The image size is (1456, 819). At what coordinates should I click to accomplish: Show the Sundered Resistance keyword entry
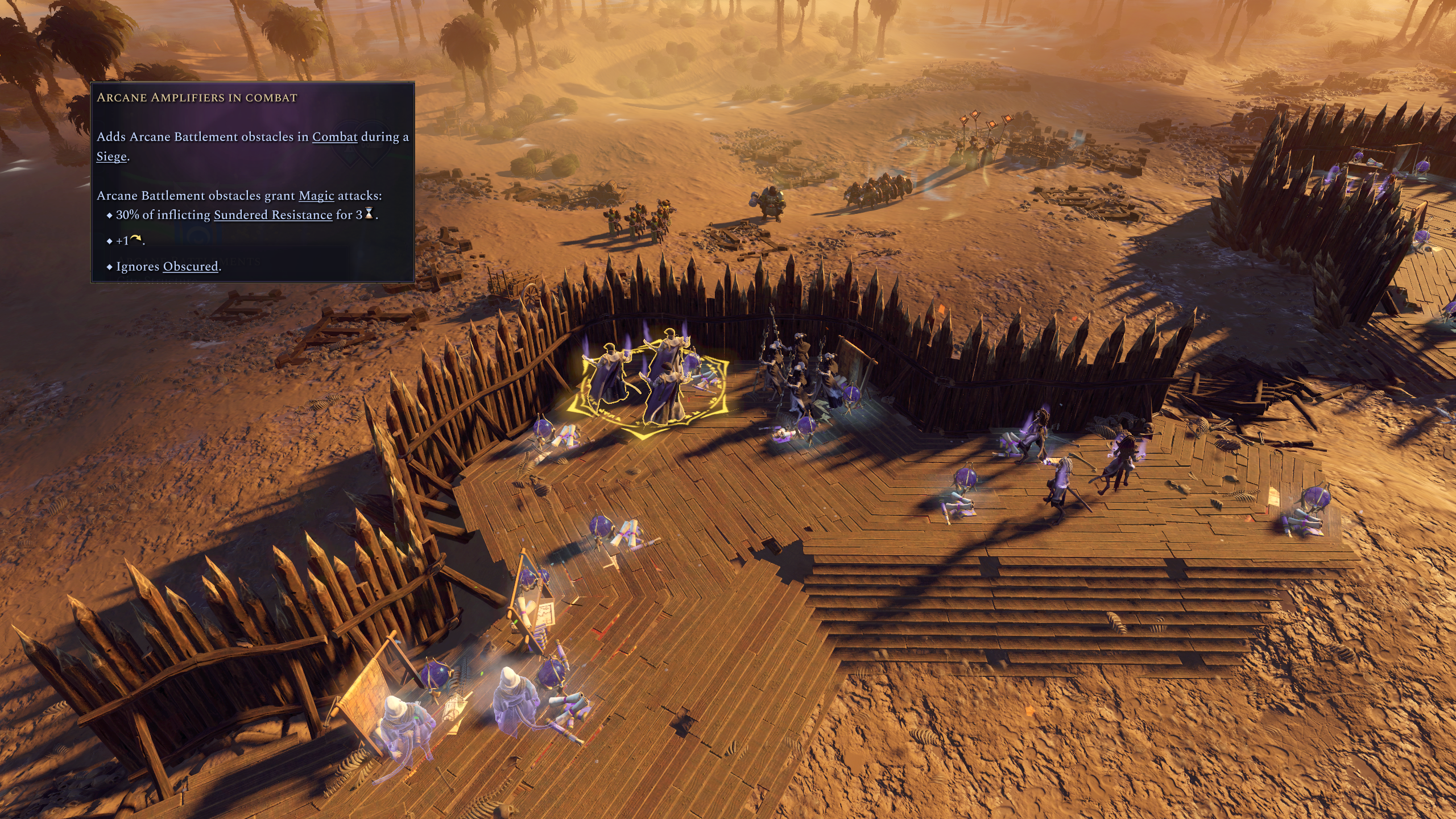tap(272, 215)
